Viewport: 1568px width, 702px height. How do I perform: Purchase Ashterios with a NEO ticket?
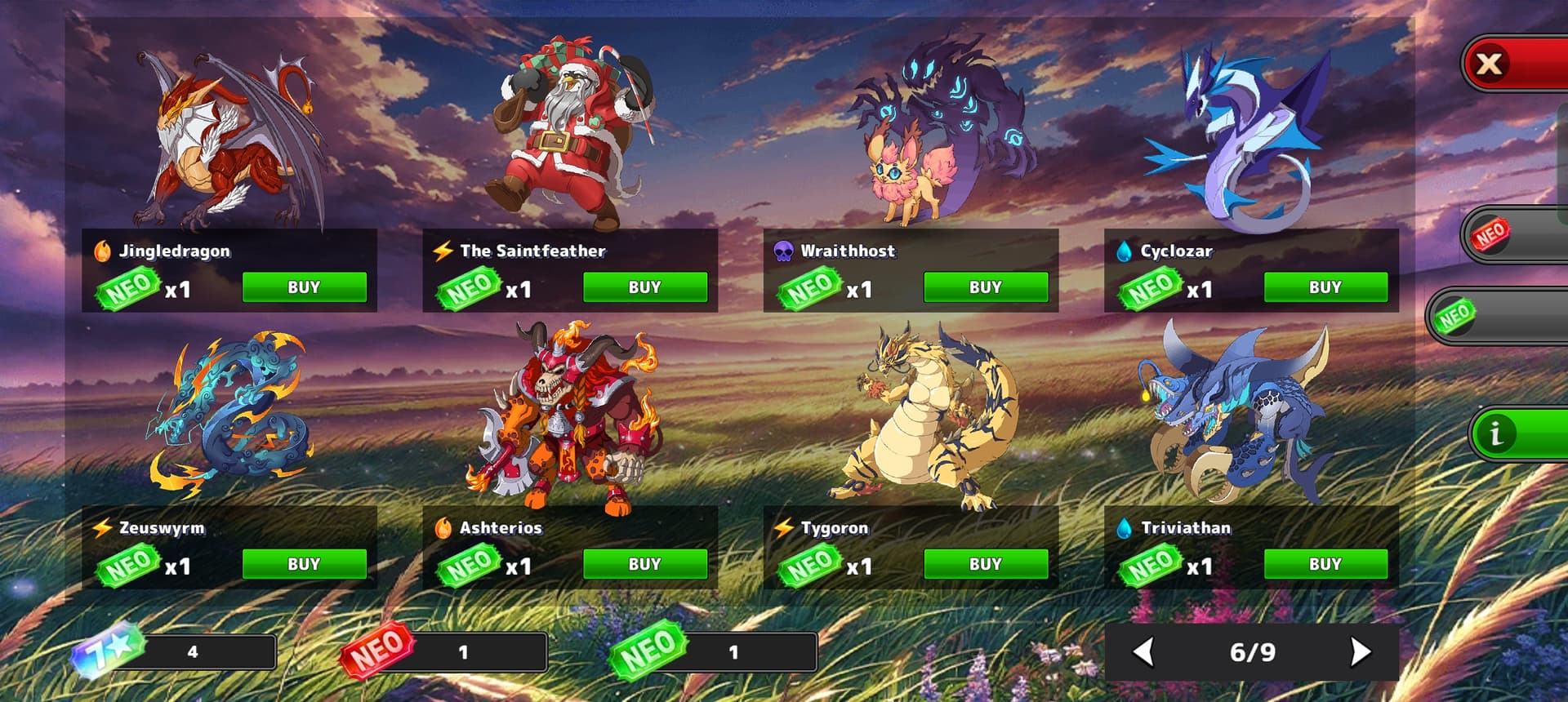coord(644,564)
